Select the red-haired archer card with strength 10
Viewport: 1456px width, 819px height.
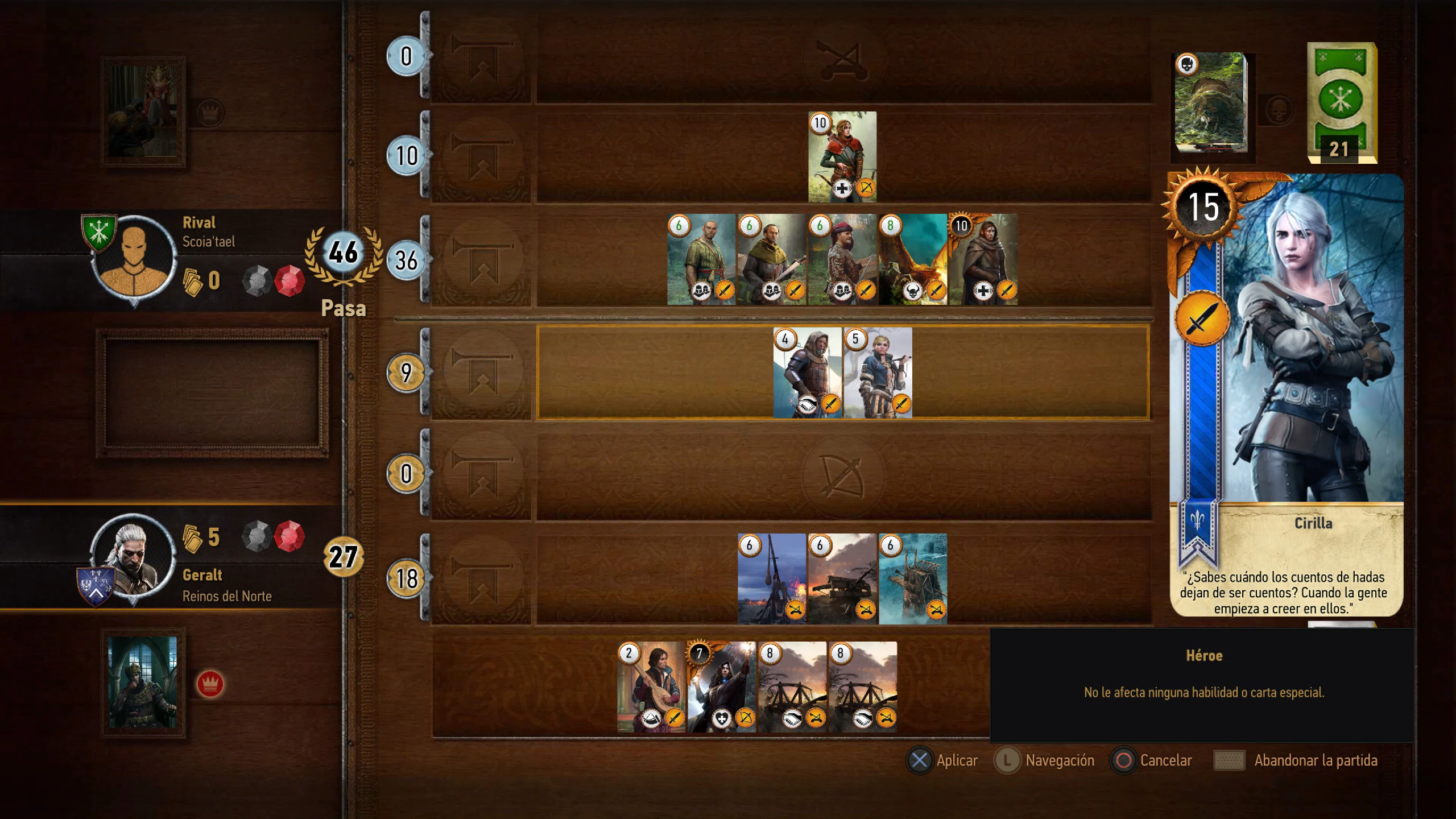click(x=842, y=157)
